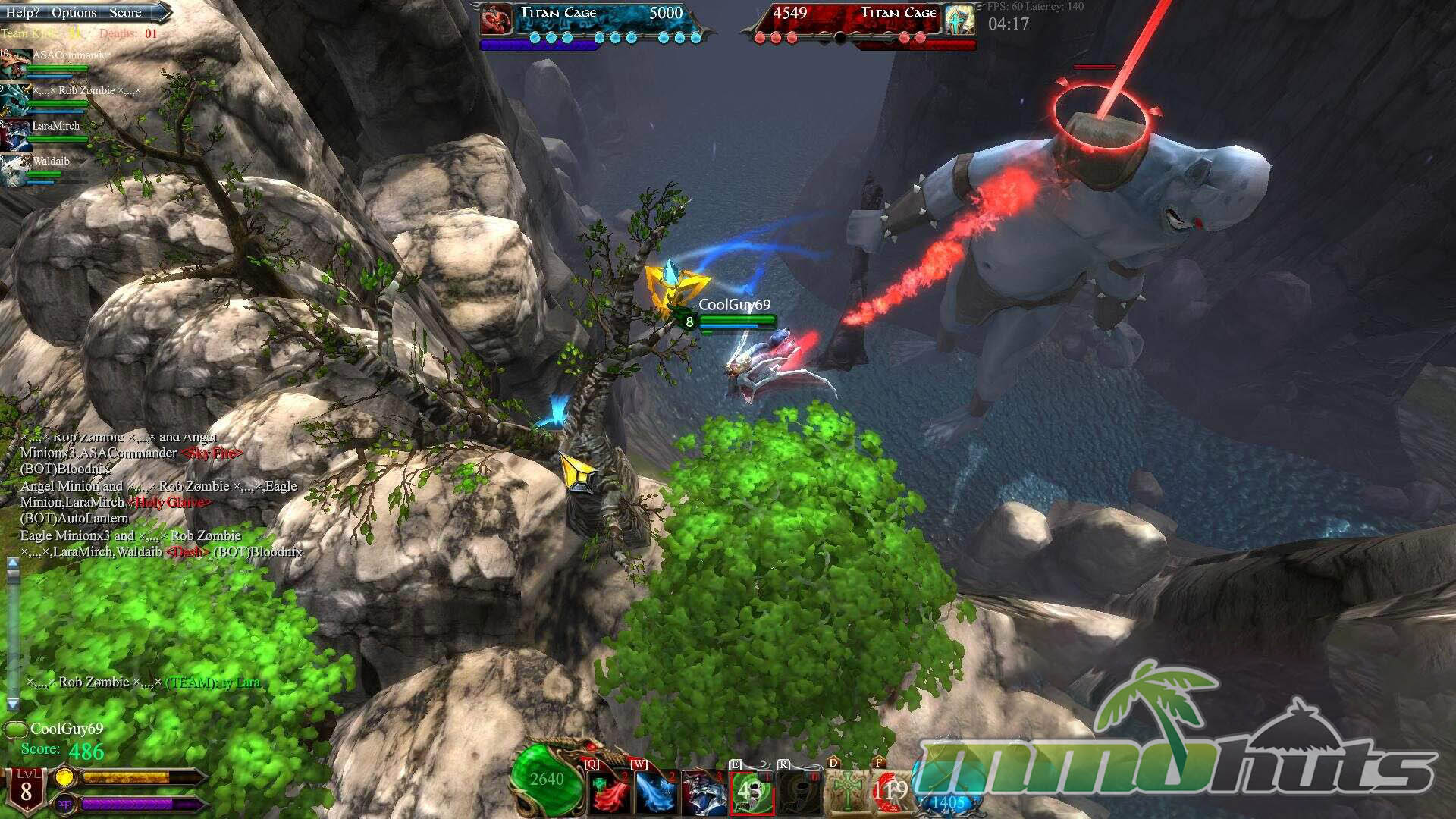Screen dimensions: 1456x819
Task: Activate the red cloak Q ability
Action: (x=610, y=792)
